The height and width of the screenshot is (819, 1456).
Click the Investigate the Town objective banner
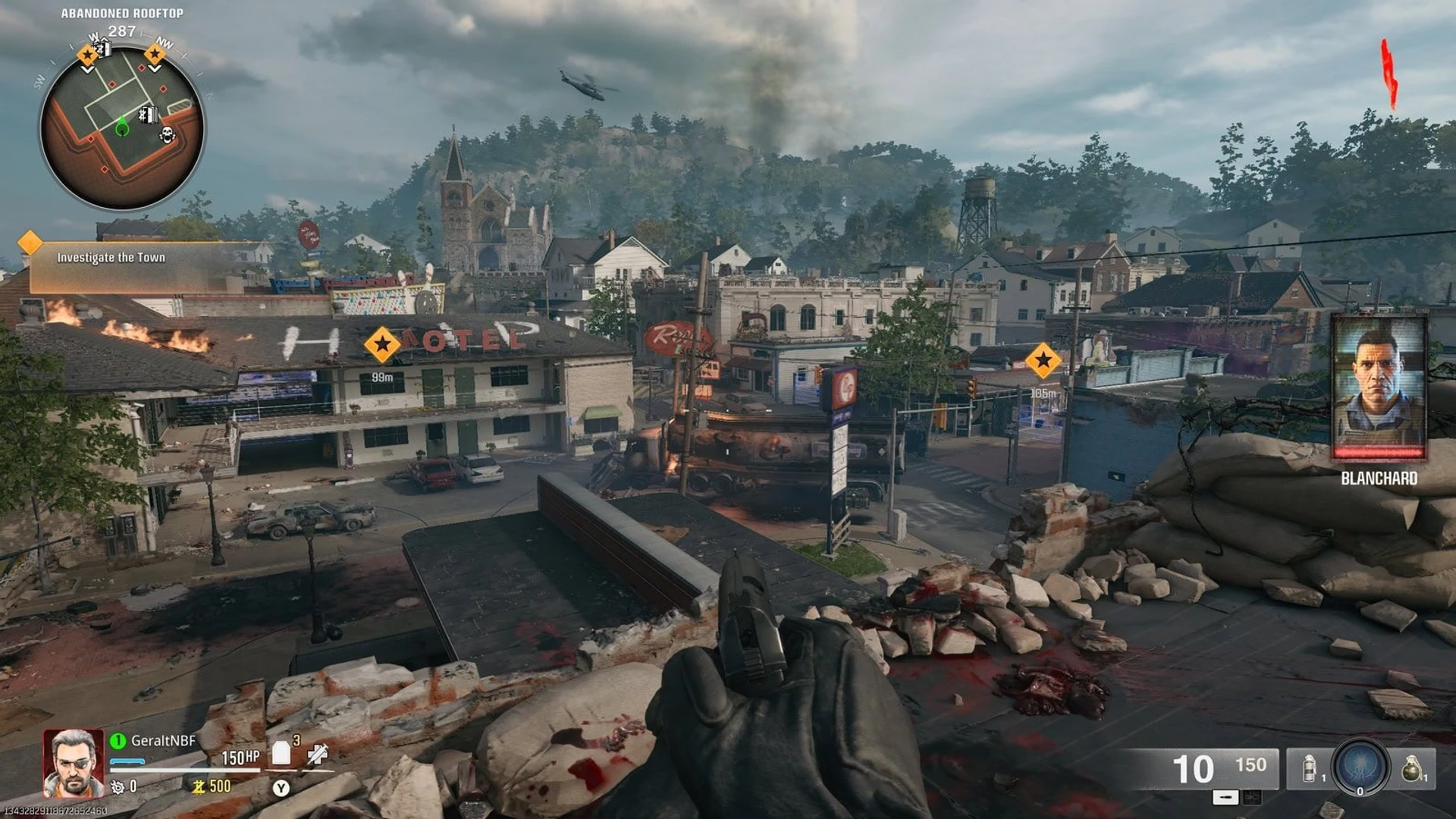111,258
